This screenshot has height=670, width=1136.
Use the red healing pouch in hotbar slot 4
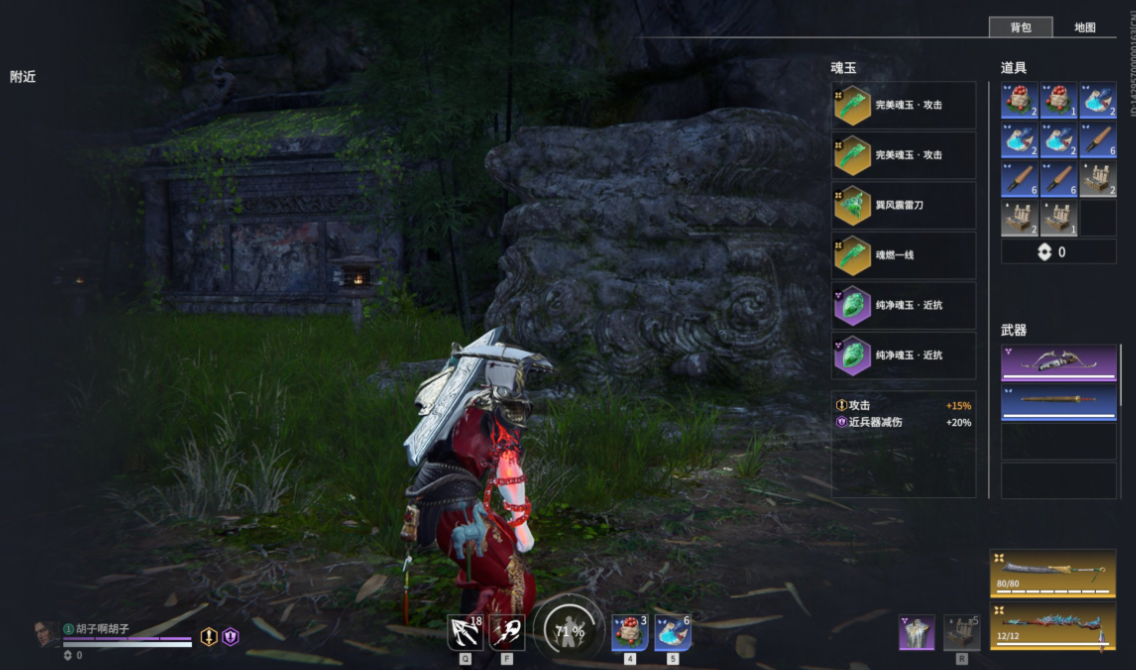tap(630, 633)
